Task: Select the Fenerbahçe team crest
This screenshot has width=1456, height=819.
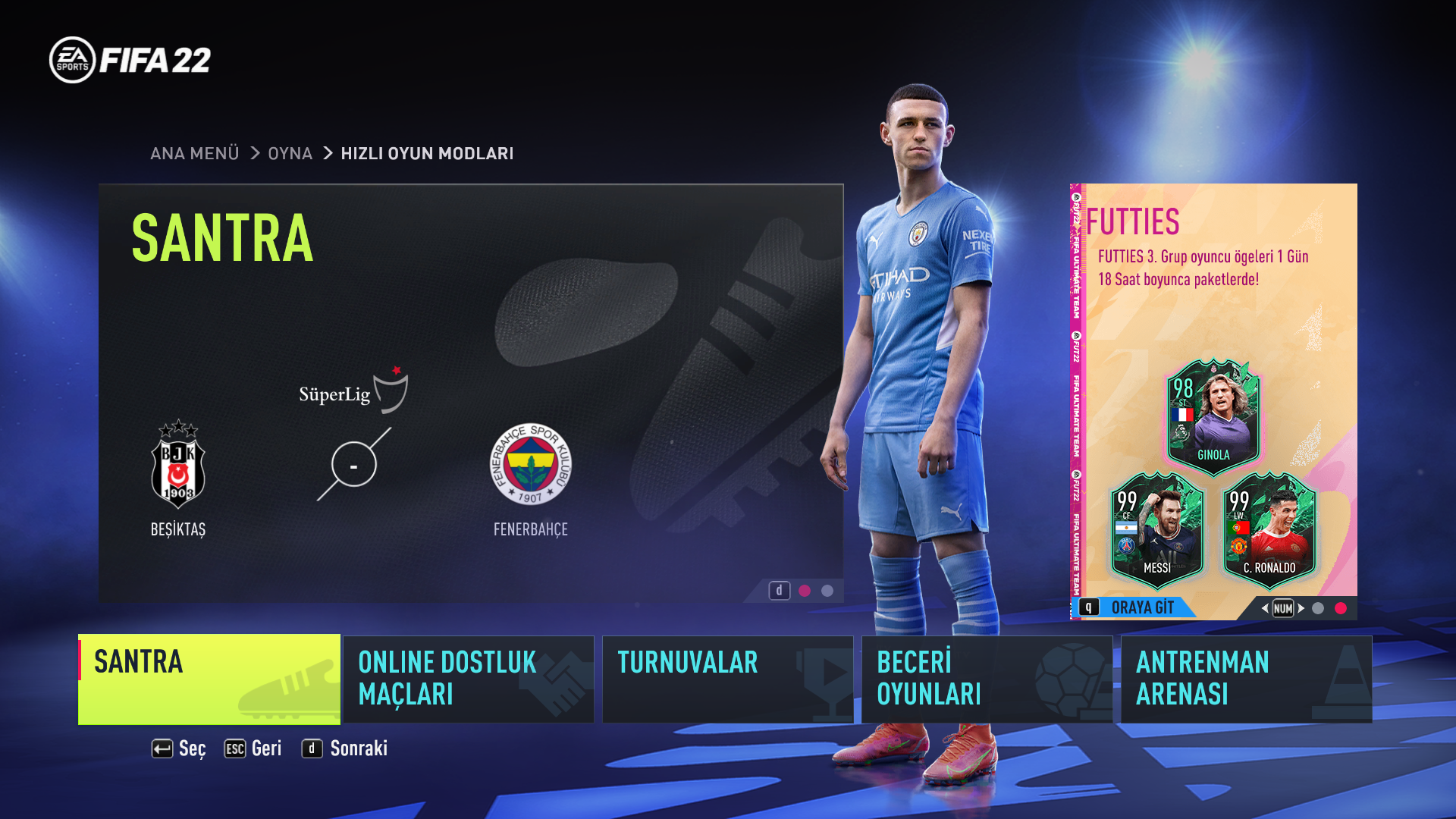Action: coord(530,464)
